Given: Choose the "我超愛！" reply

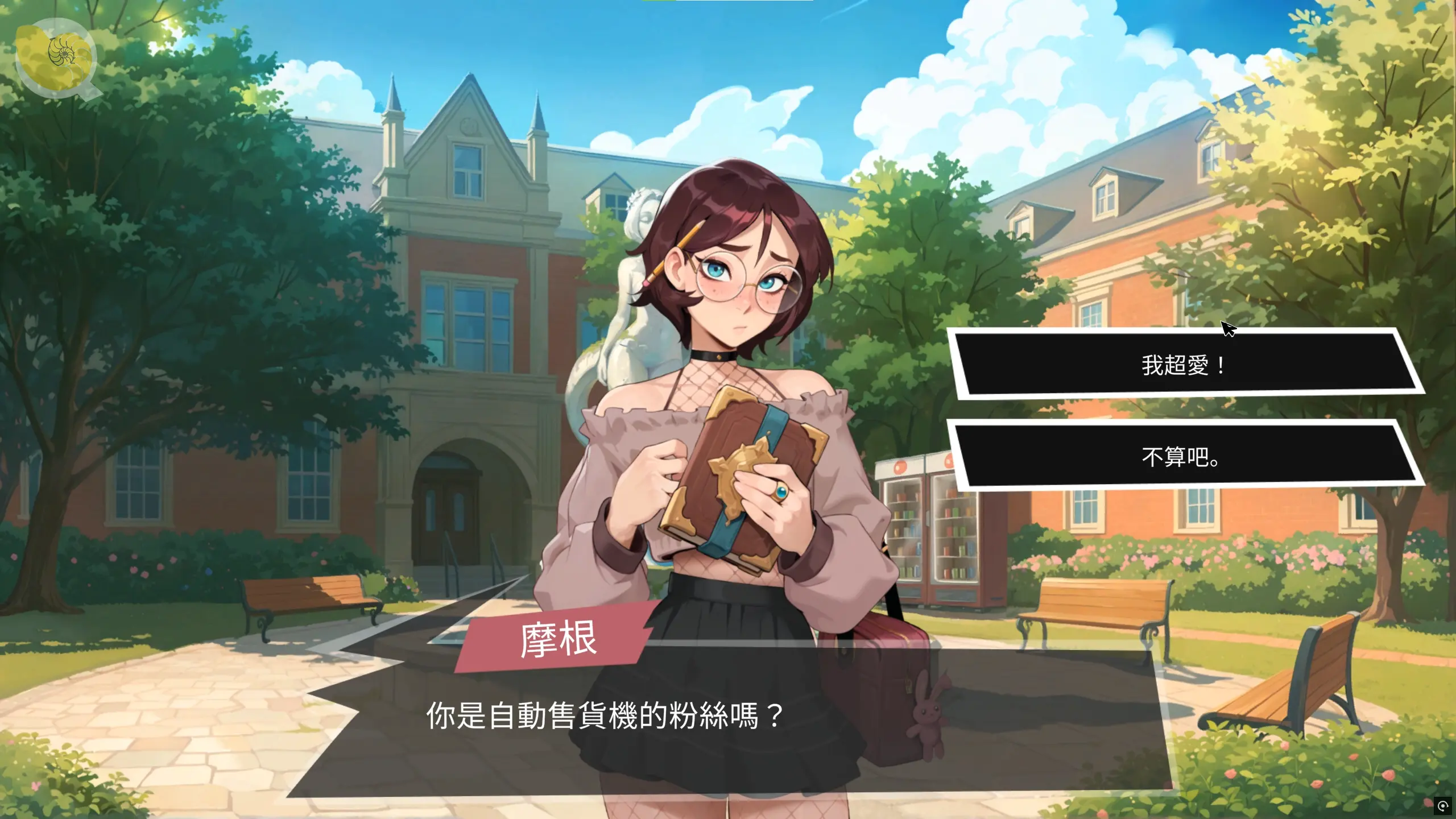Looking at the screenshot, I should point(1183,365).
